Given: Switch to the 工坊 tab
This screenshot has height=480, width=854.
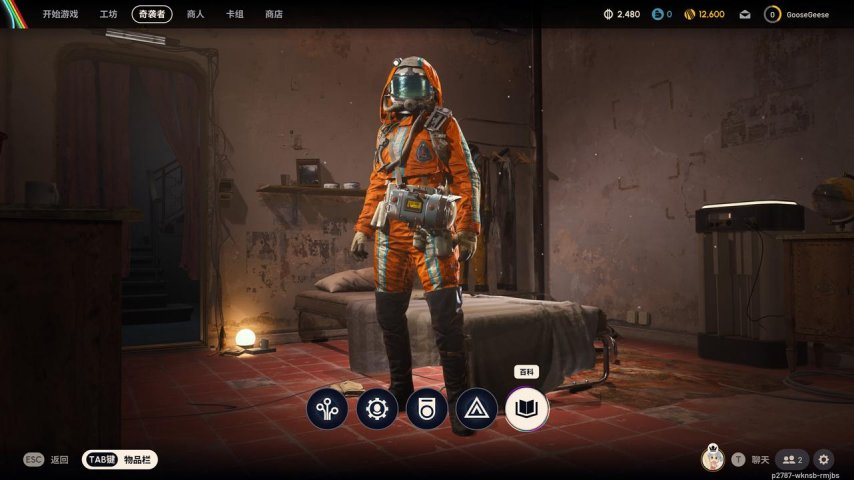Looking at the screenshot, I should [x=109, y=14].
